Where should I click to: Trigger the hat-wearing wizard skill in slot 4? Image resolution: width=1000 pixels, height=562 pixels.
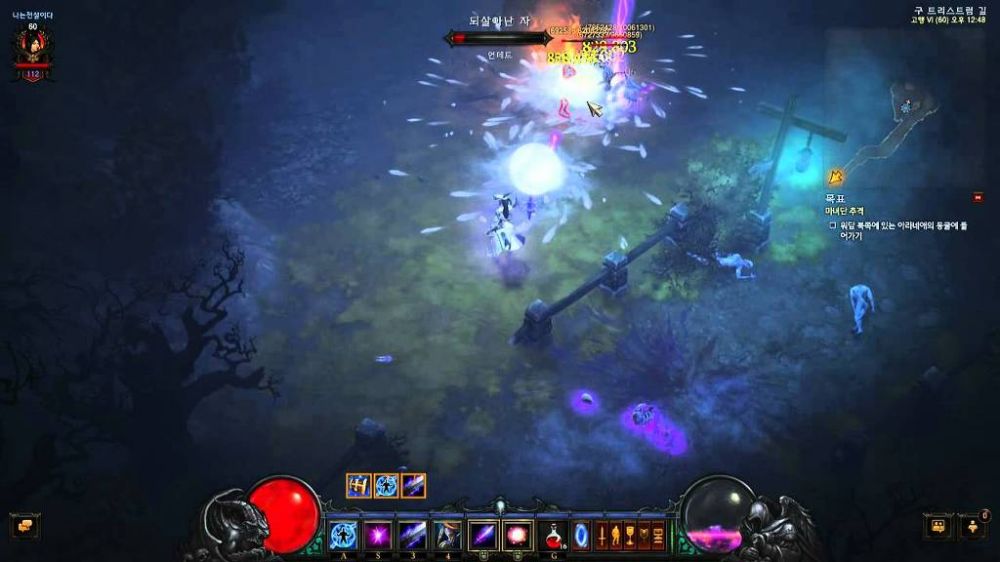[447, 535]
